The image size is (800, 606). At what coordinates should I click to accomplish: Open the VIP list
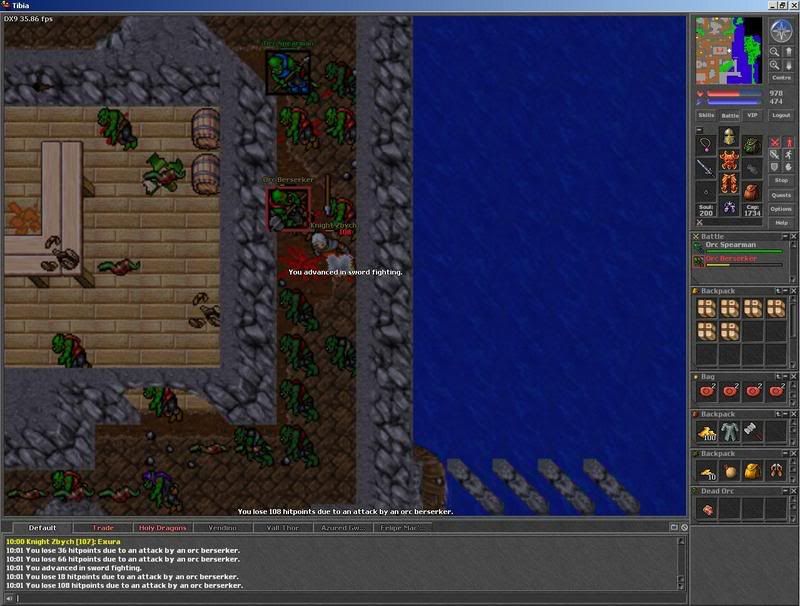[x=753, y=115]
